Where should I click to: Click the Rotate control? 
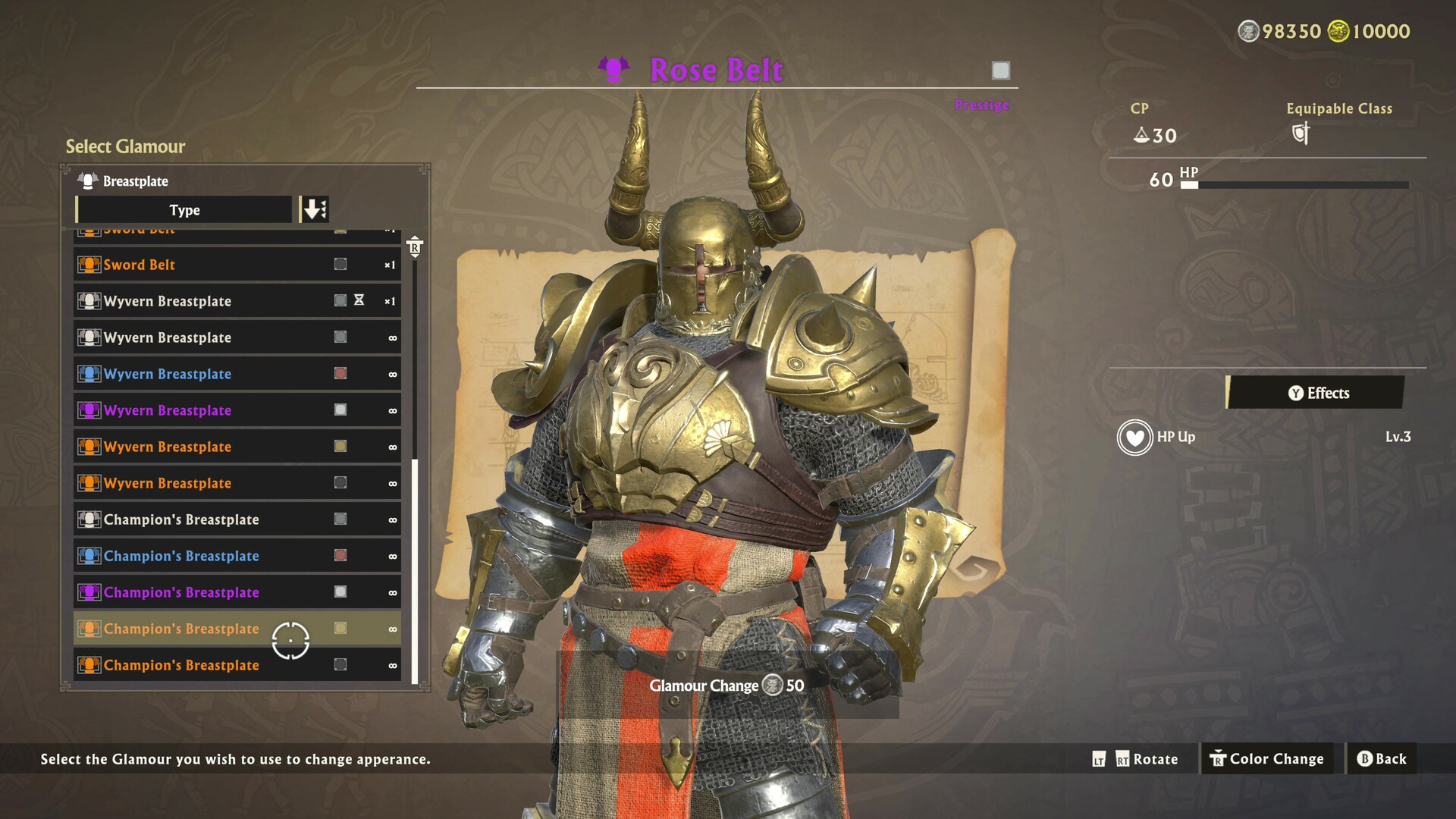(1145, 759)
